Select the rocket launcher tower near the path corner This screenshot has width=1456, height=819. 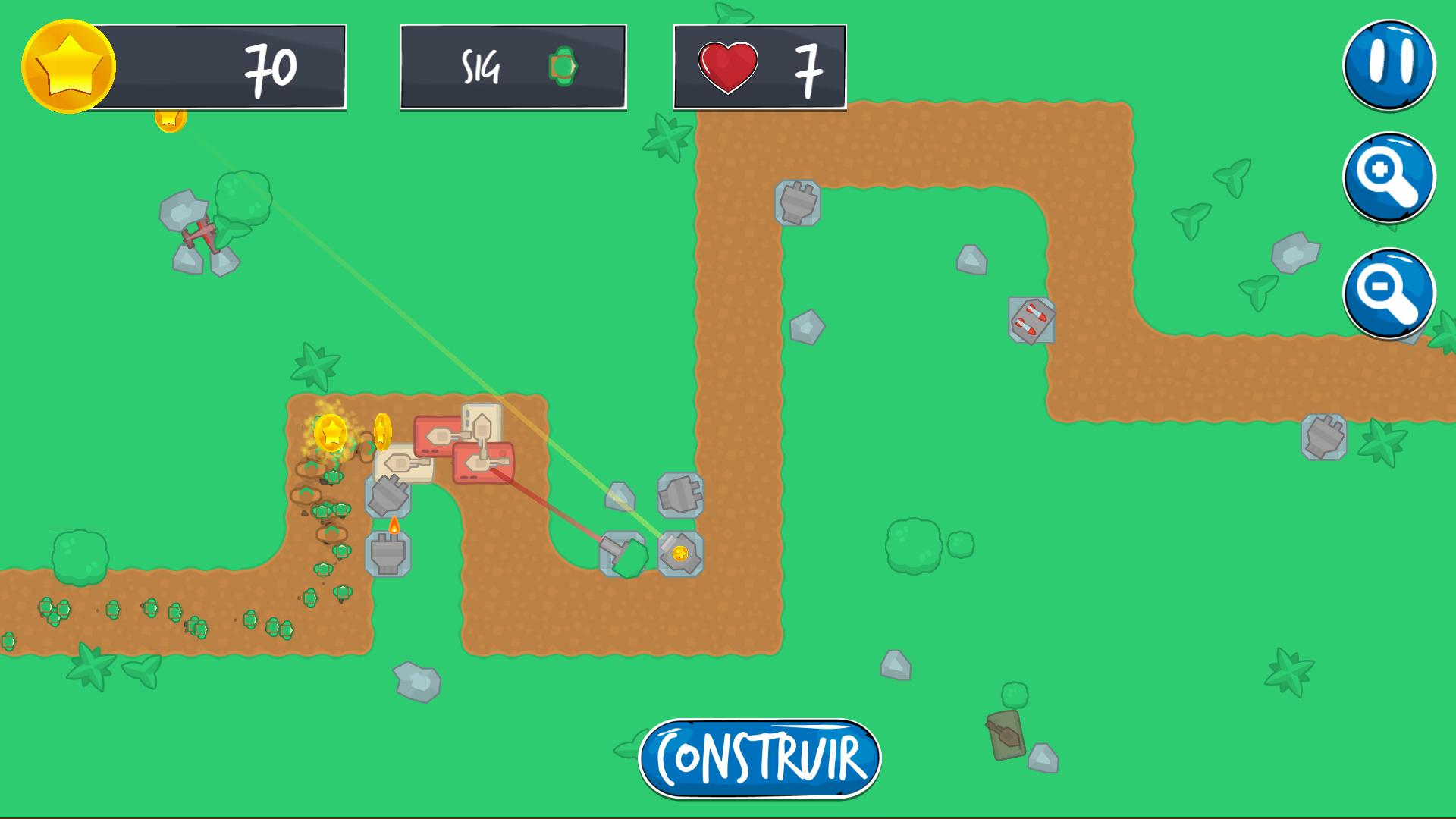tap(1031, 320)
